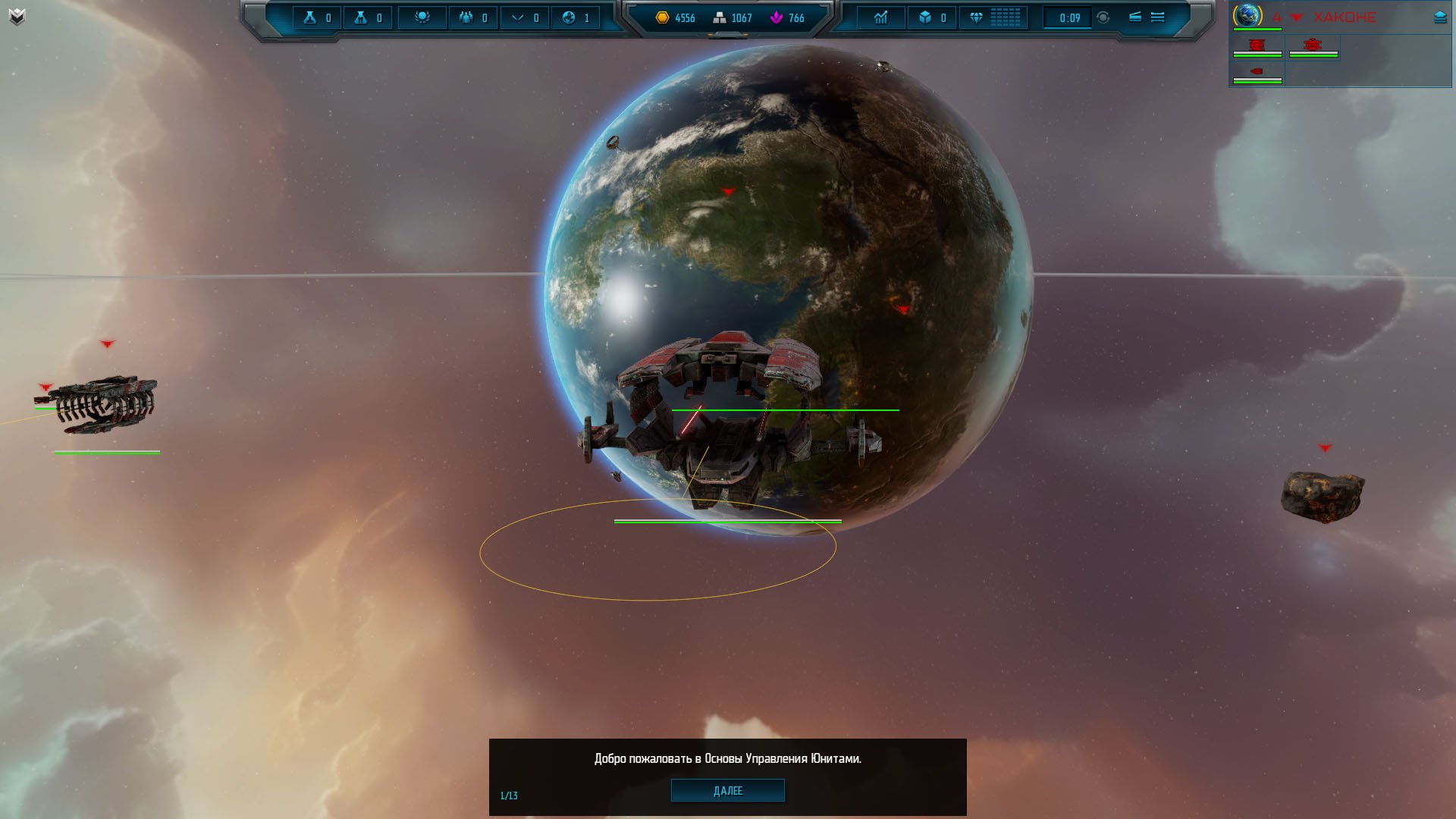1456x819 pixels.
Task: Select the first flask research counter
Action: pos(317,17)
